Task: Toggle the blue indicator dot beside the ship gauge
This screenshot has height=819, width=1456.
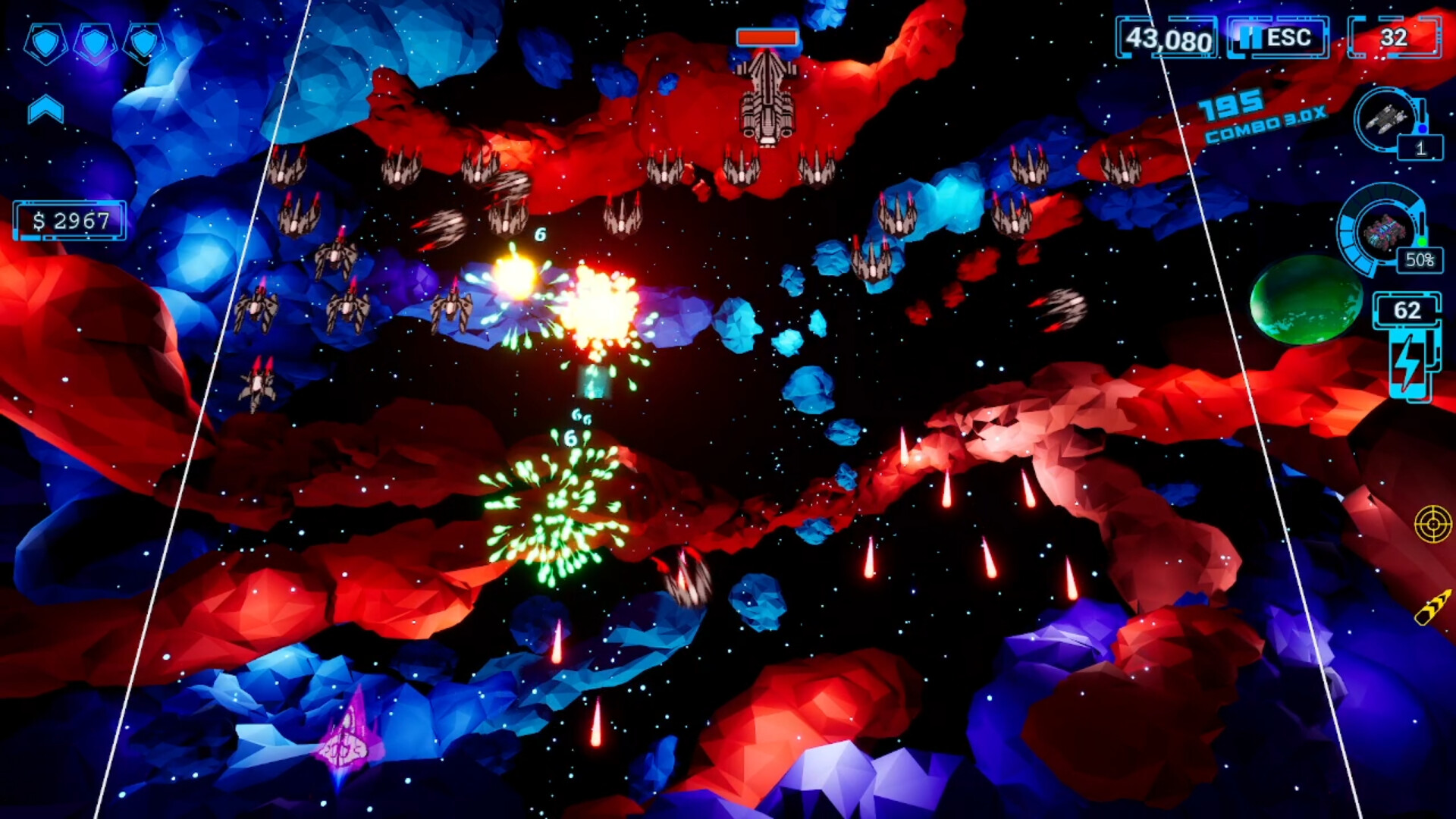Action: click(1423, 127)
